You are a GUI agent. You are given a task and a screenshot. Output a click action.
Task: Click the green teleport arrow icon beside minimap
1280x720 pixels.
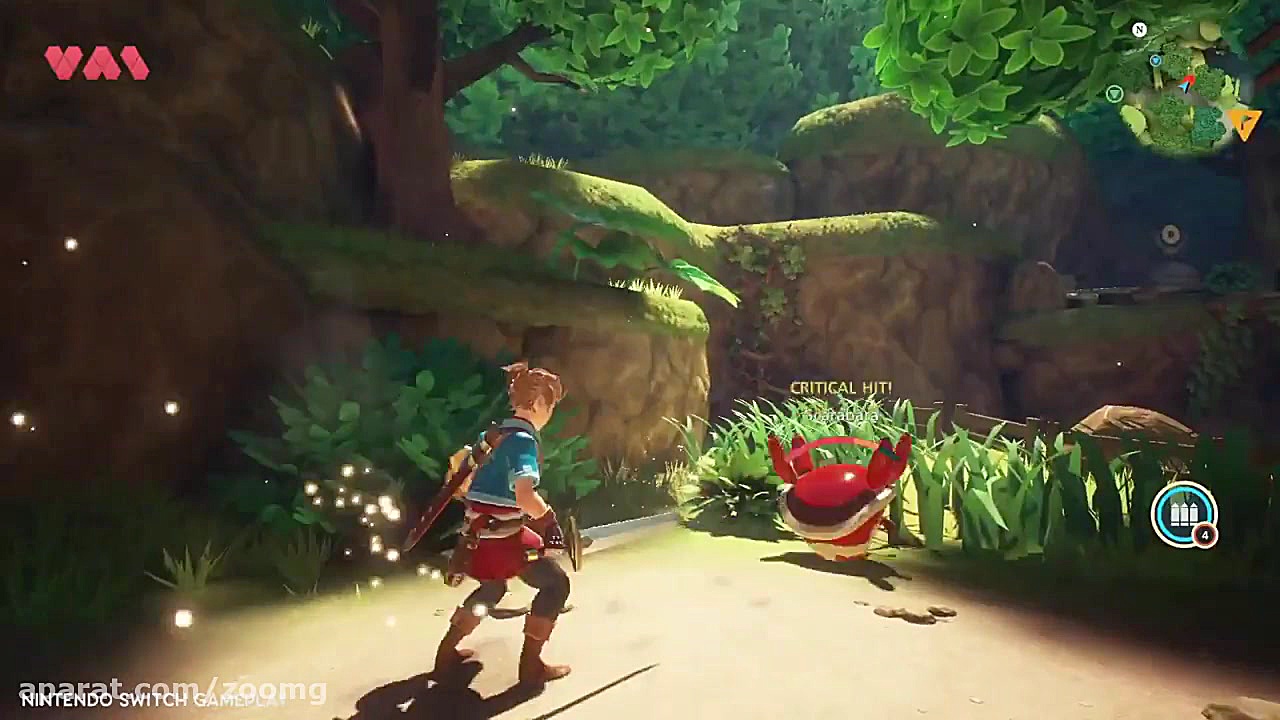point(1115,93)
